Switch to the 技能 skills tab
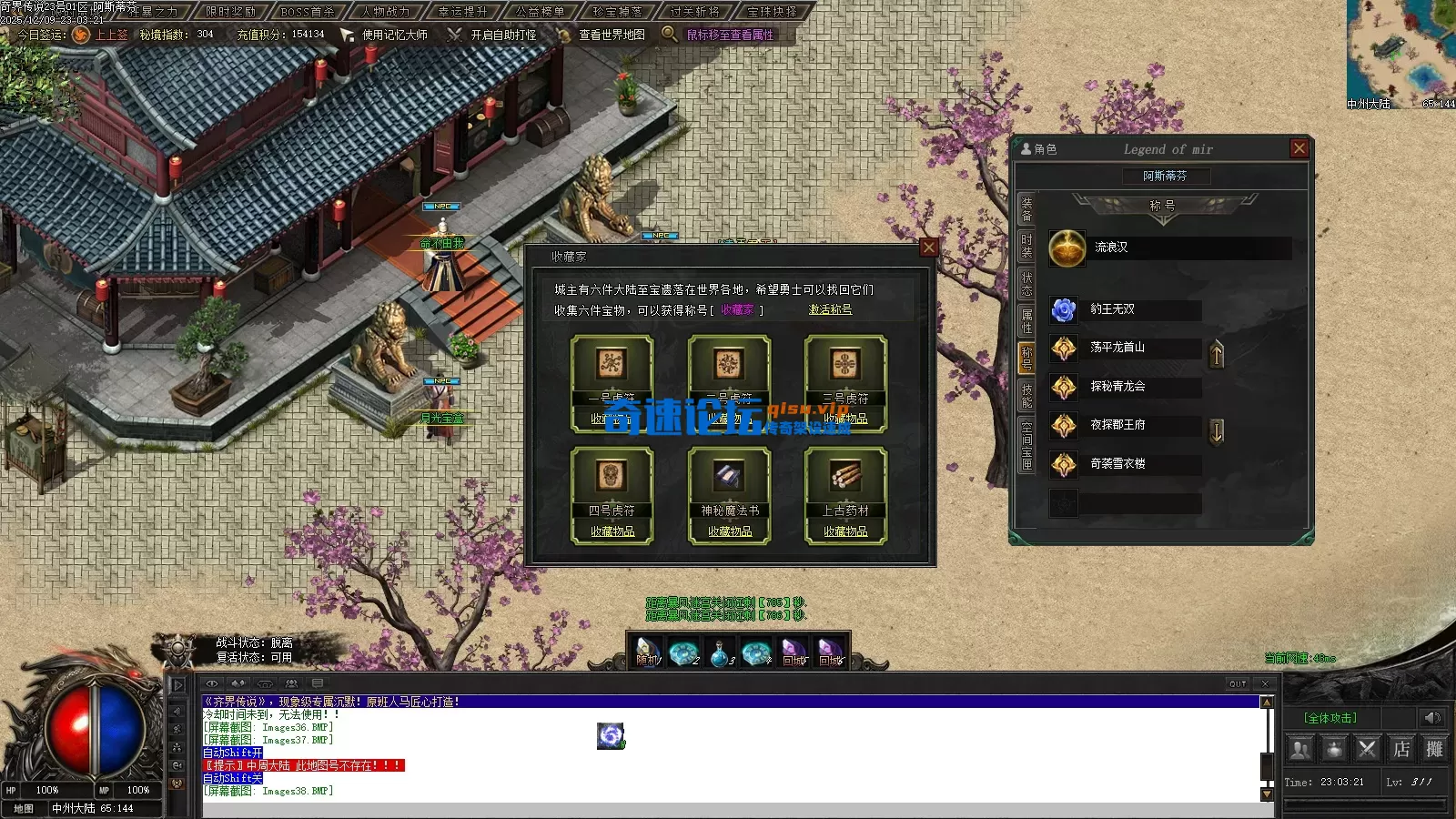The width and height of the screenshot is (1456, 819). click(x=1026, y=395)
